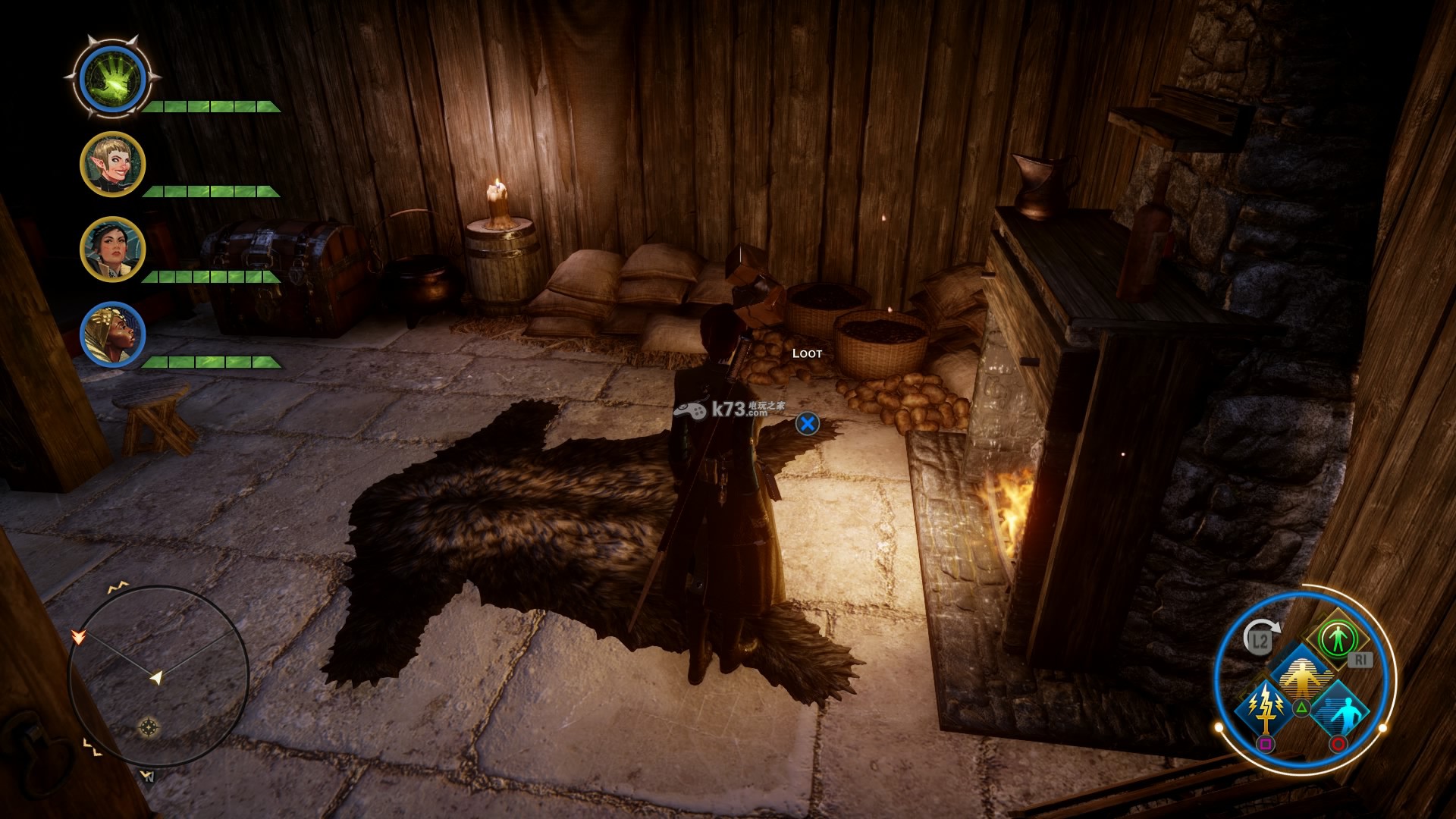Switch to Sera's party portrait
The image size is (1456, 819).
(x=113, y=165)
